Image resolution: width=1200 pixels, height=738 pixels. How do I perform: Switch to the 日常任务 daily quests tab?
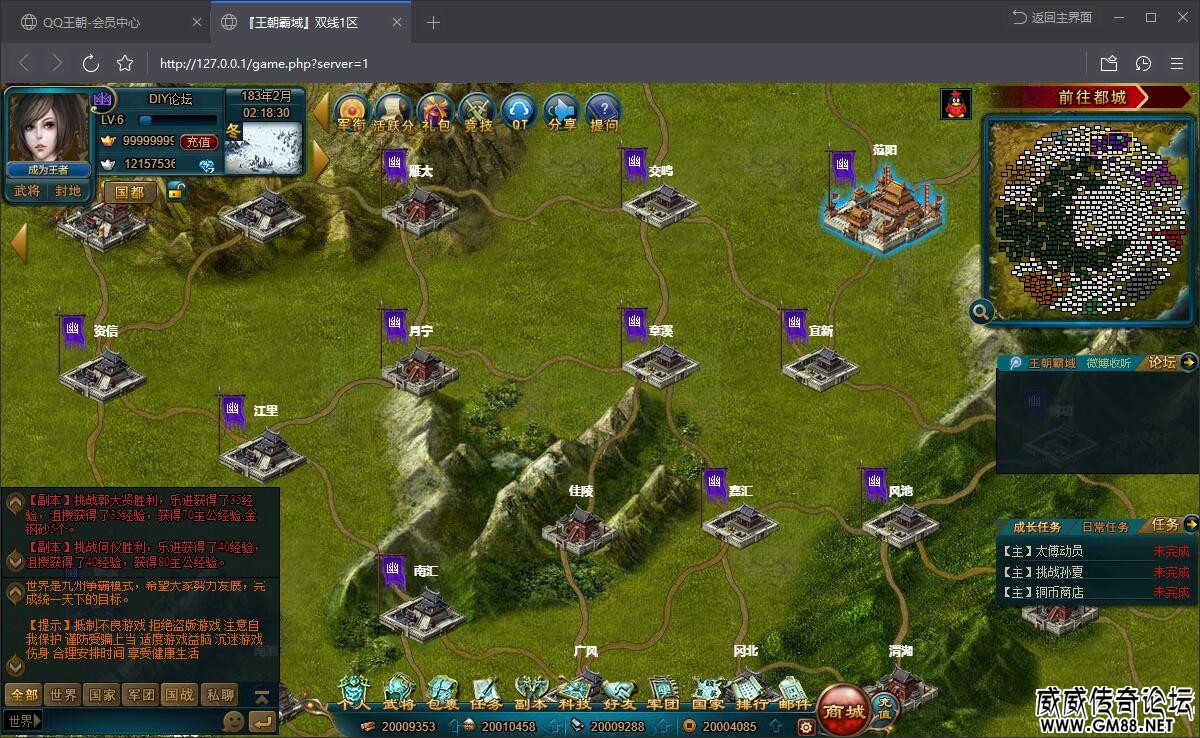[x=1105, y=527]
